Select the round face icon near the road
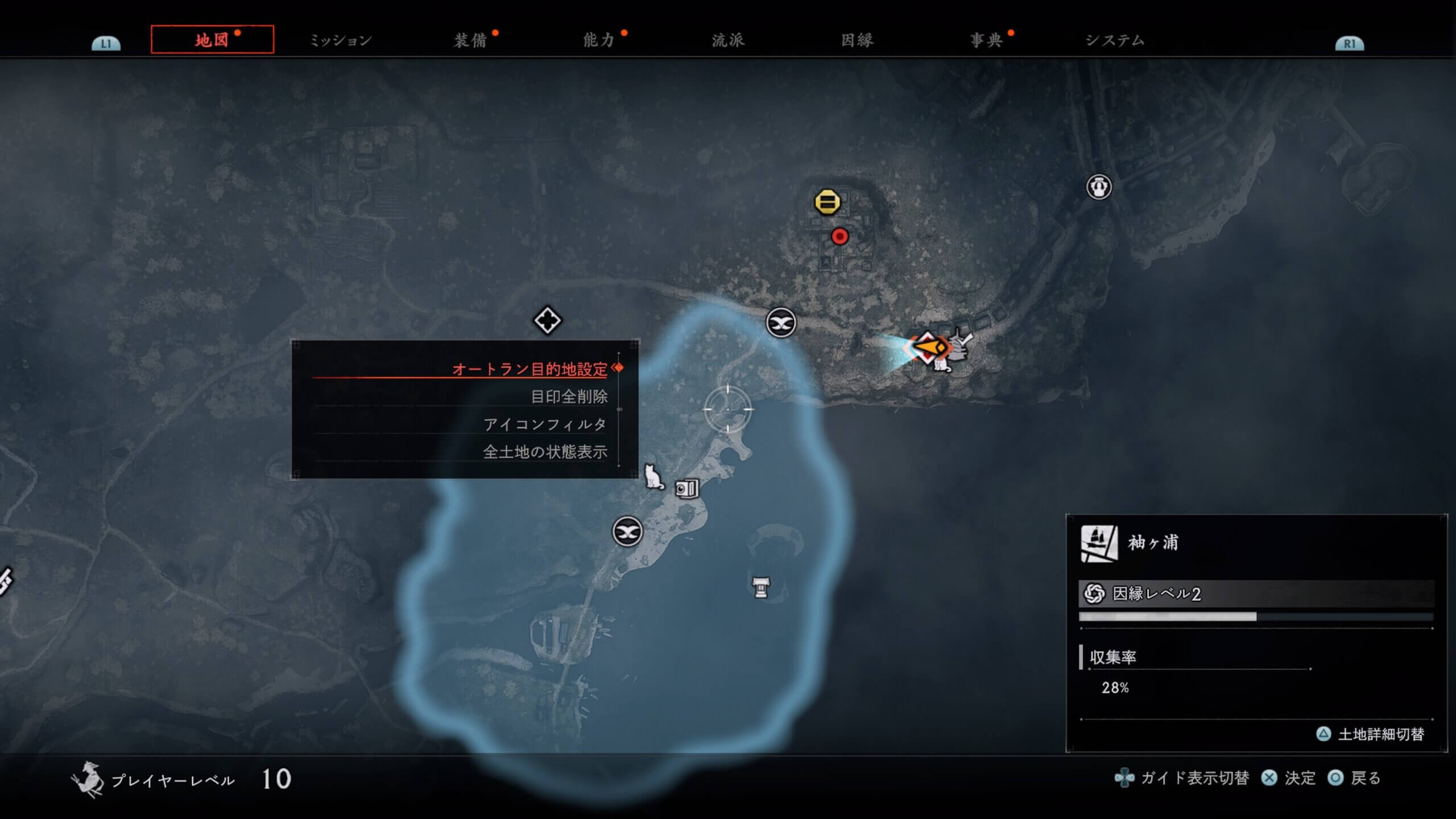The width and height of the screenshot is (1456, 819). [1099, 187]
